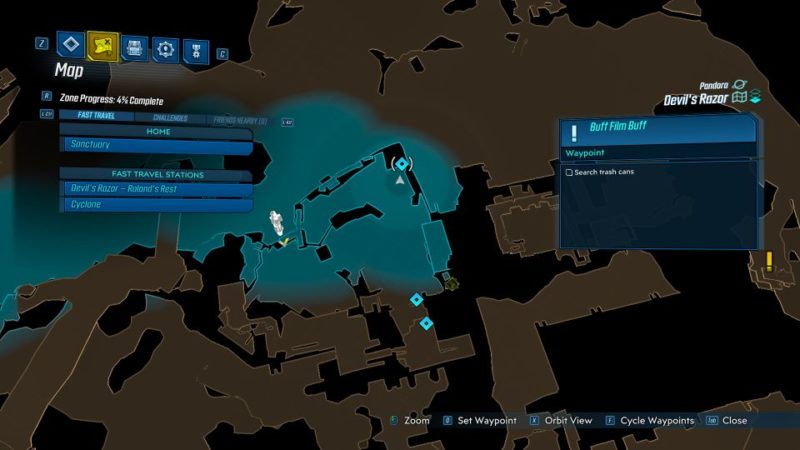Select the yellow Map tab icon
Viewport: 800px width, 450px height.
tap(102, 45)
